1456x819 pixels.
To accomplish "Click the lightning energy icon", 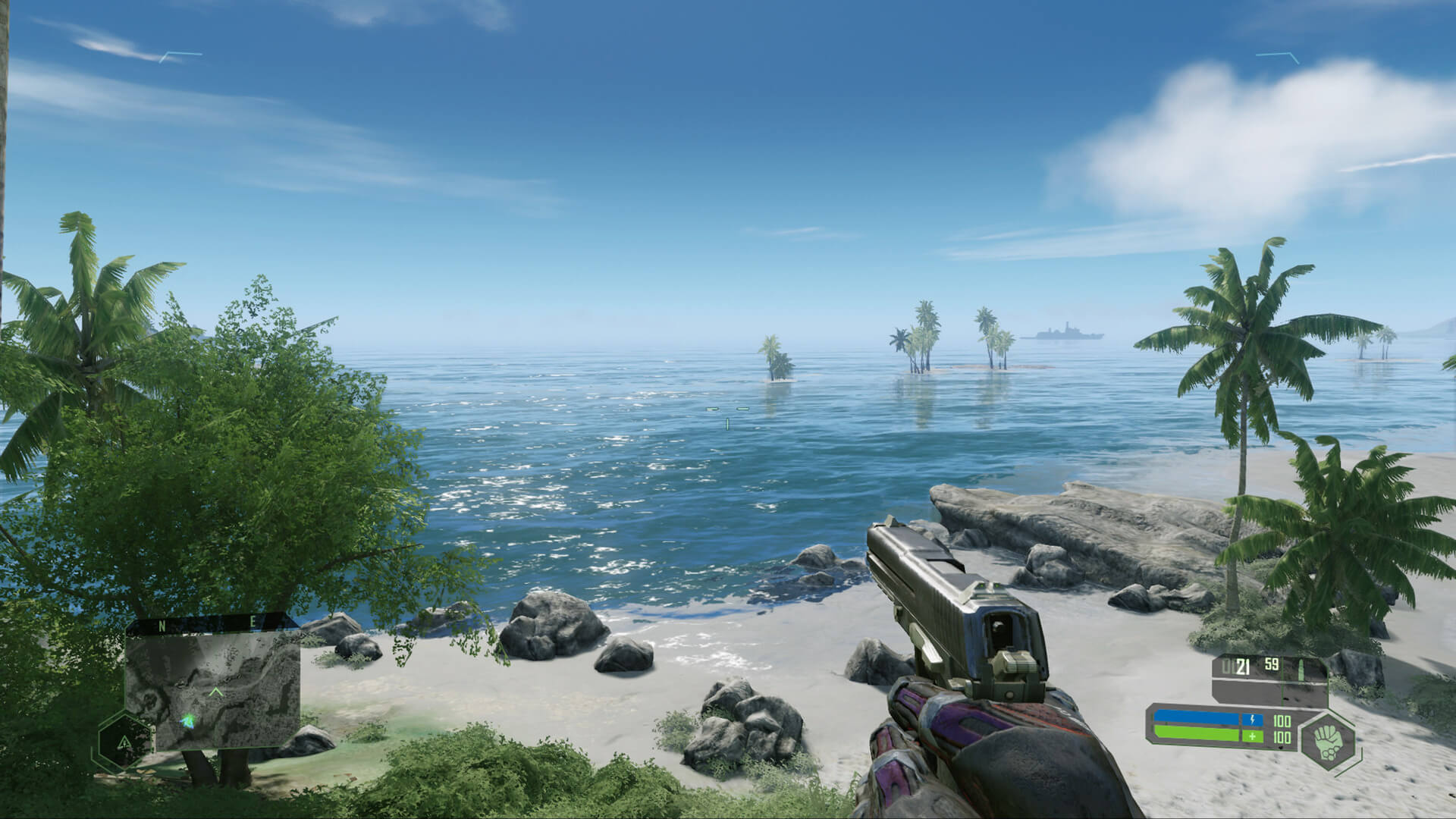I will (1253, 720).
